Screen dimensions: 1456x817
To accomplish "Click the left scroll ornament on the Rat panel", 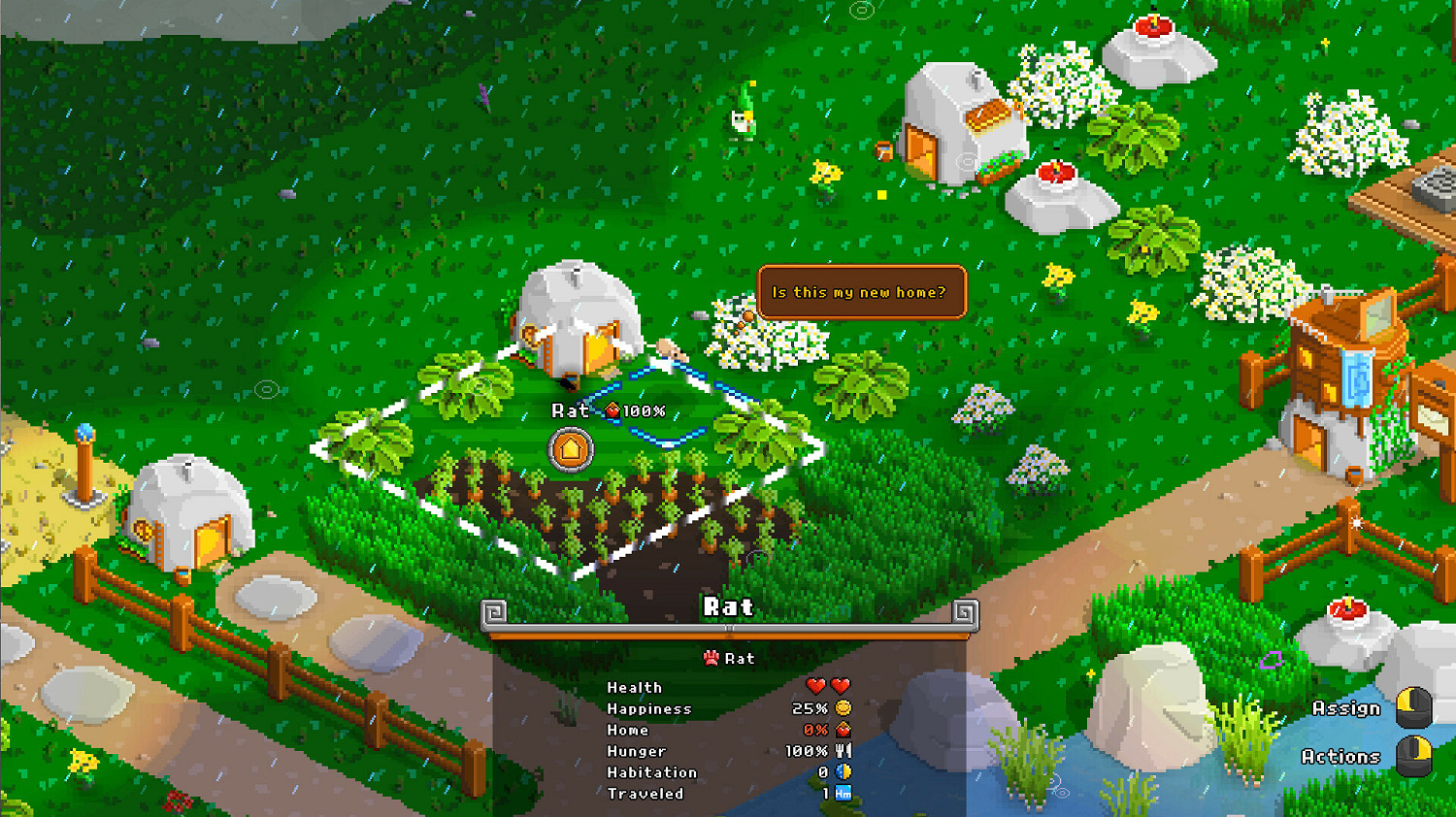I will pyautogui.click(x=491, y=609).
